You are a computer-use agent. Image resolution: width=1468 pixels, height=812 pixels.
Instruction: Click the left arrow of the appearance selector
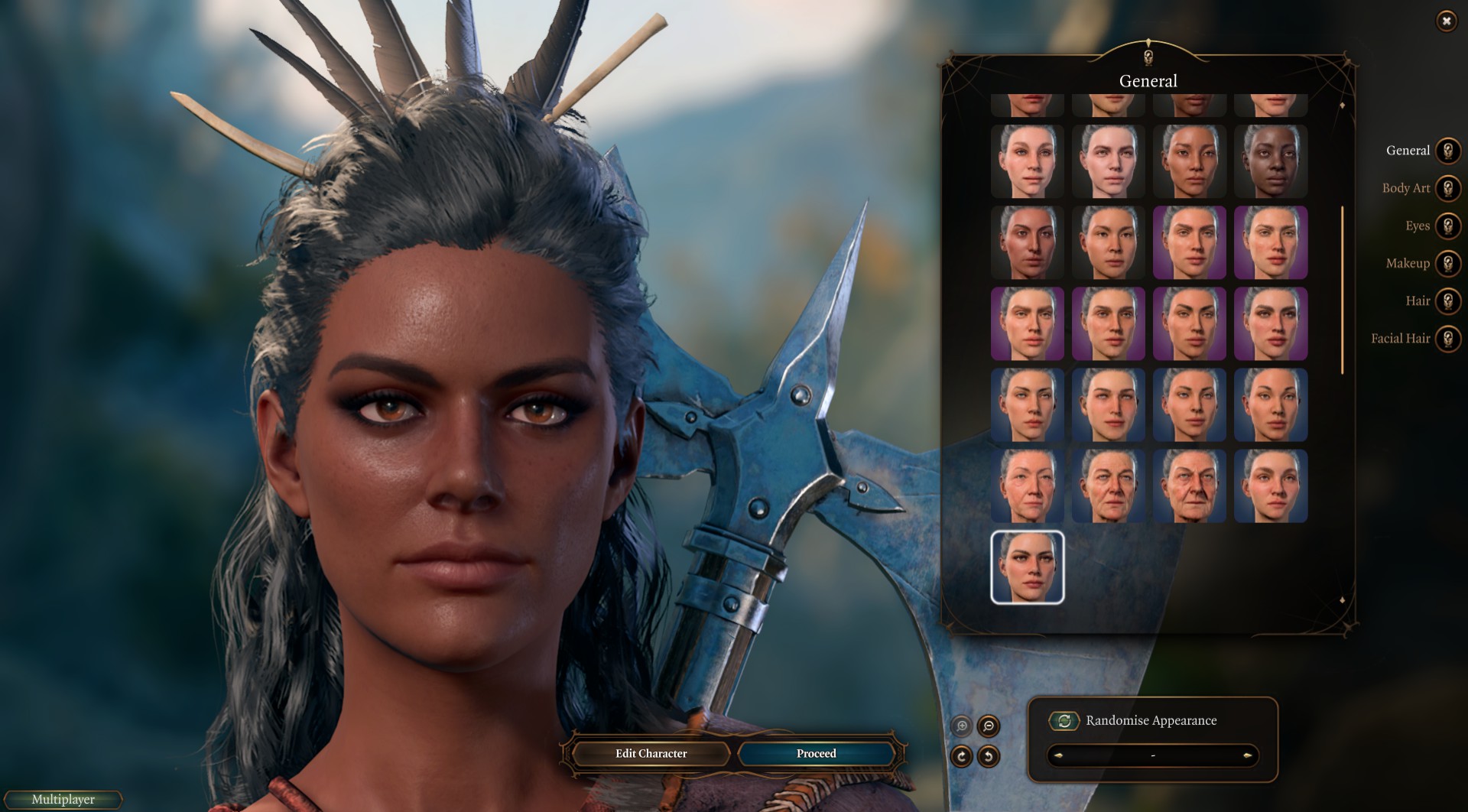1059,755
